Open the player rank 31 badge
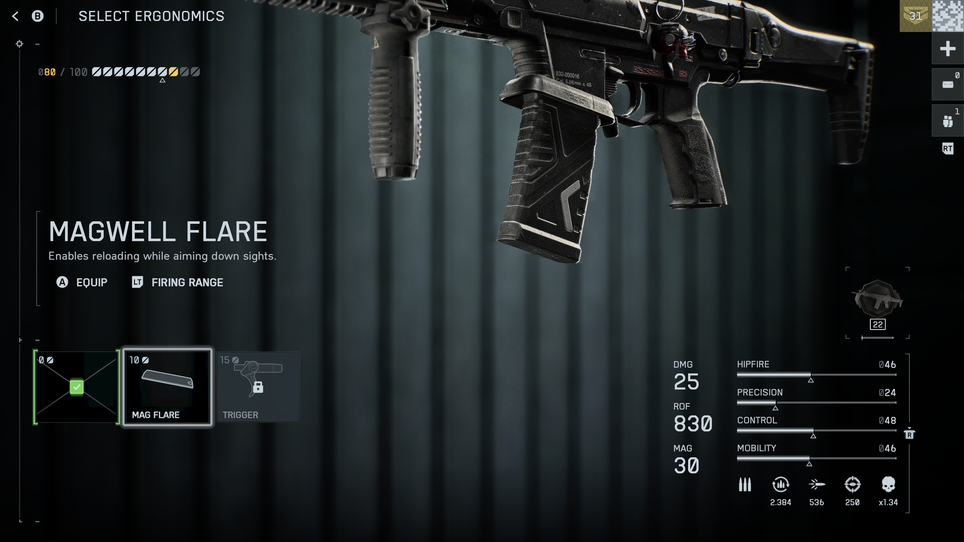Viewport: 964px width, 542px height. (915, 16)
